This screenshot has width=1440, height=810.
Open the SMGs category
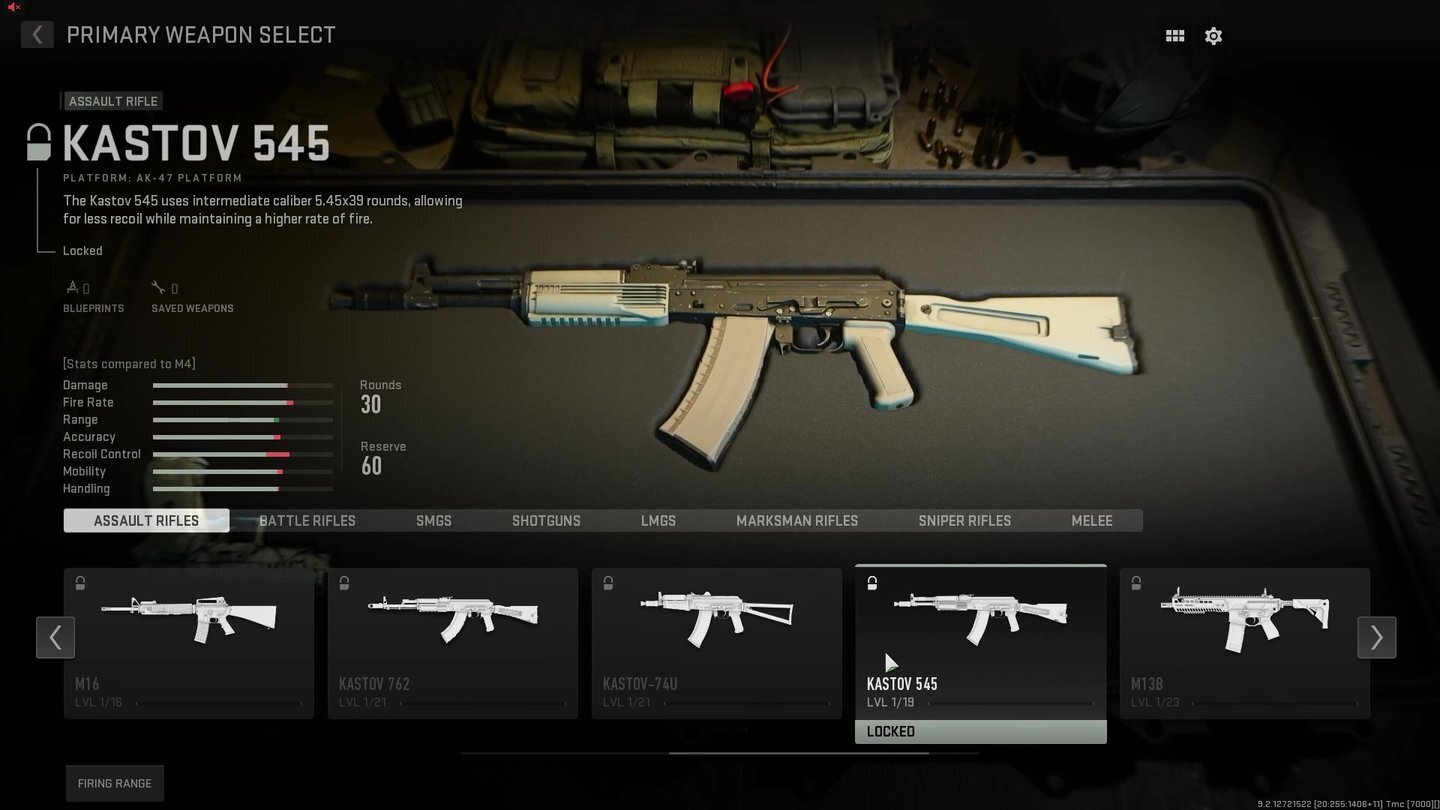tap(434, 521)
